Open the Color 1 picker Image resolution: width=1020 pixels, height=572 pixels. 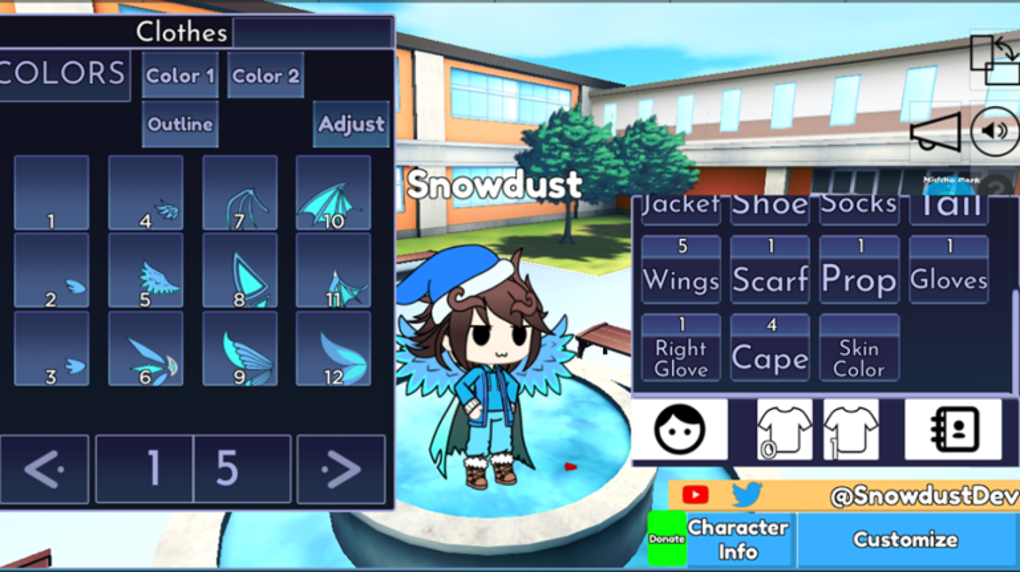point(180,75)
